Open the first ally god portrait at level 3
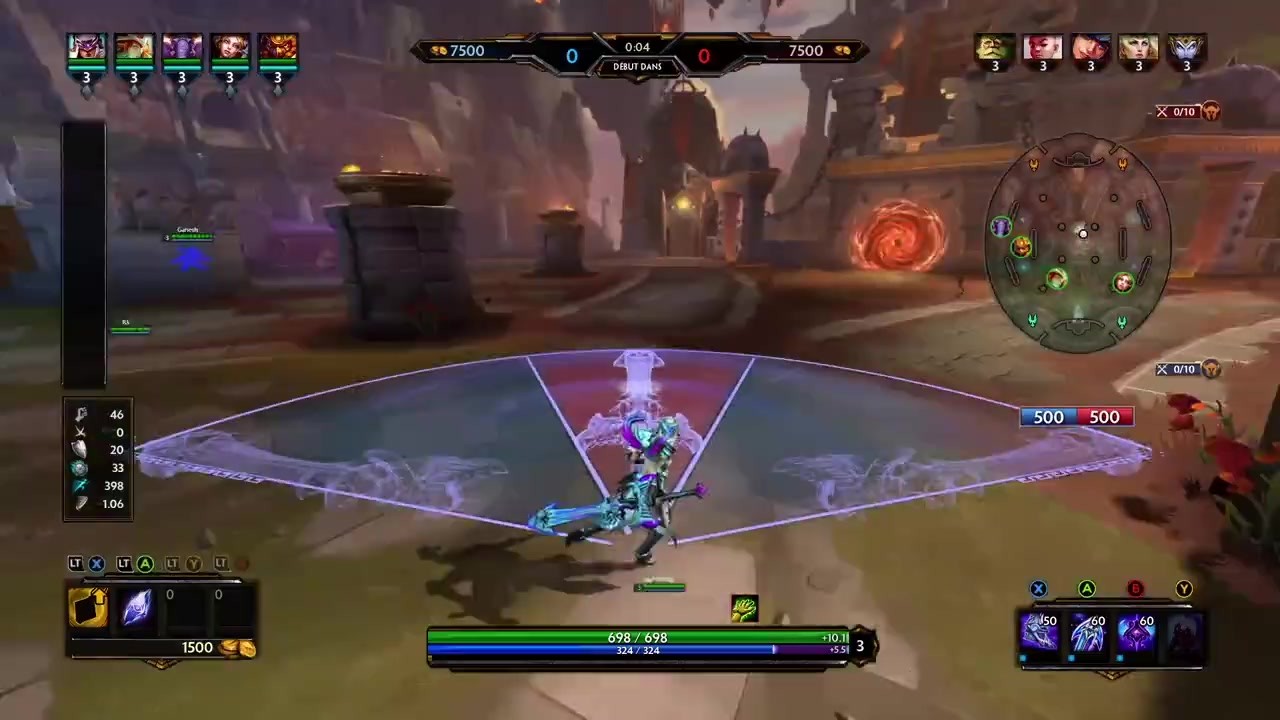This screenshot has width=1280, height=720. (86, 47)
